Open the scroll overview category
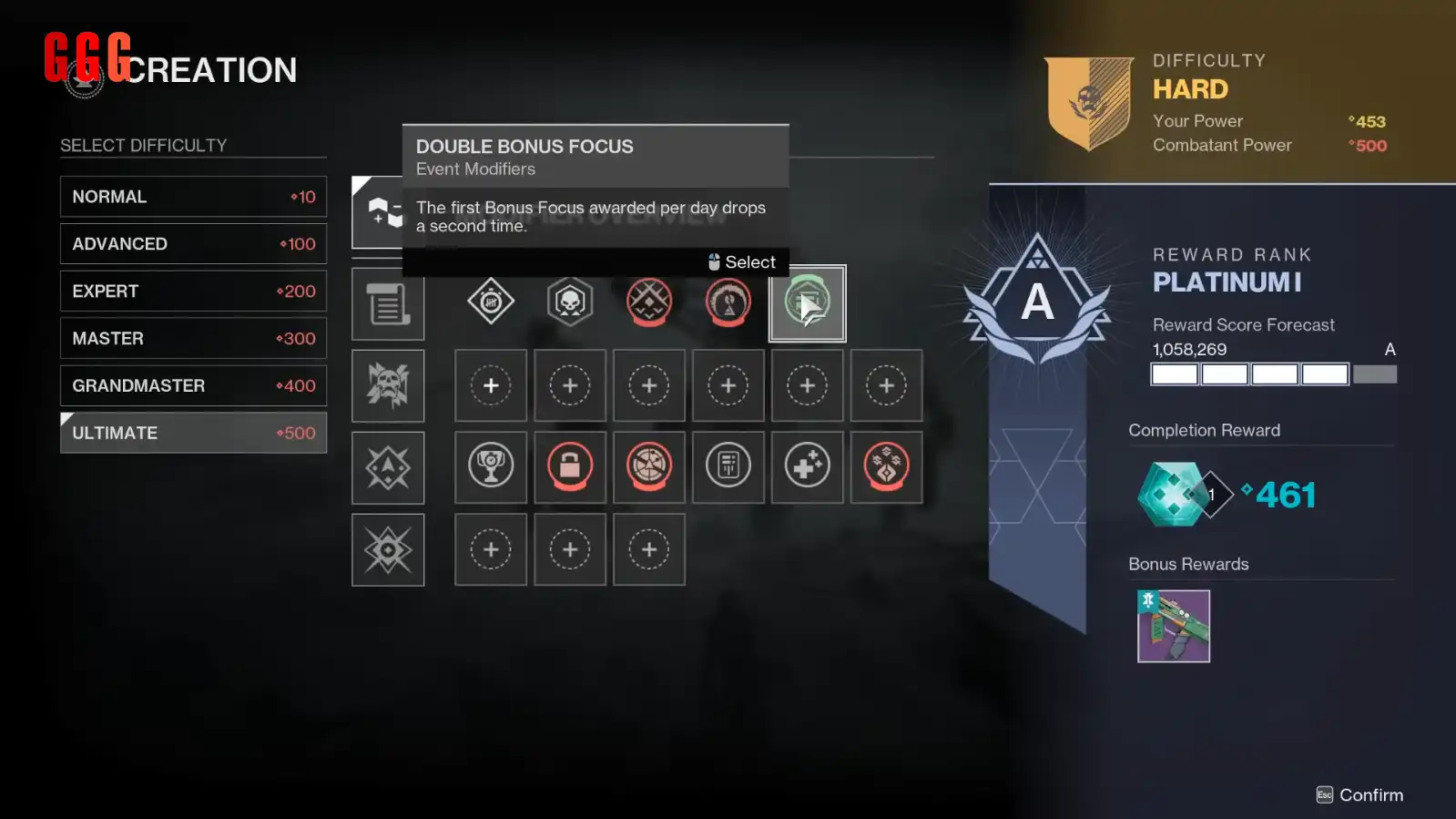Viewport: 1456px width, 819px height. pyautogui.click(x=388, y=304)
